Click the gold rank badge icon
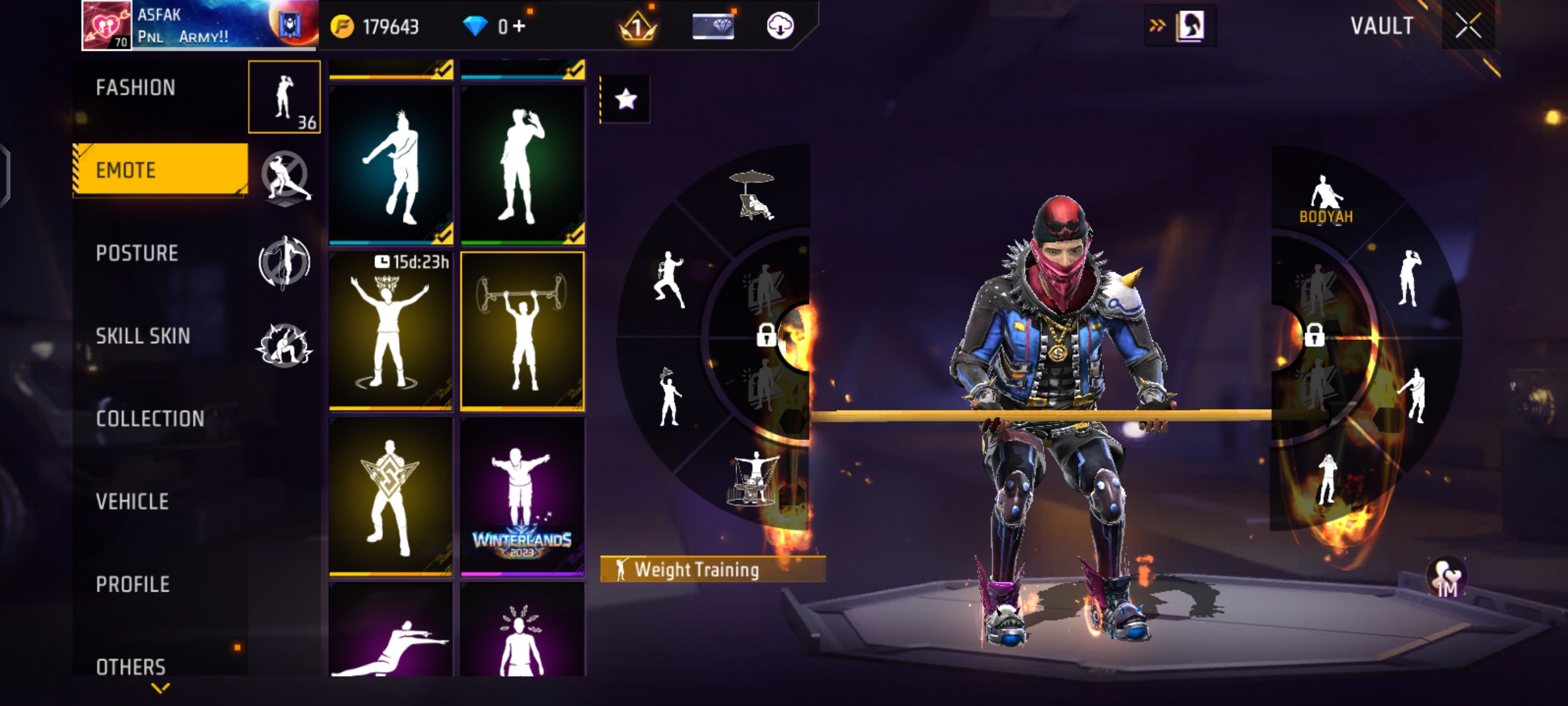The height and width of the screenshot is (706, 1568). click(637, 27)
